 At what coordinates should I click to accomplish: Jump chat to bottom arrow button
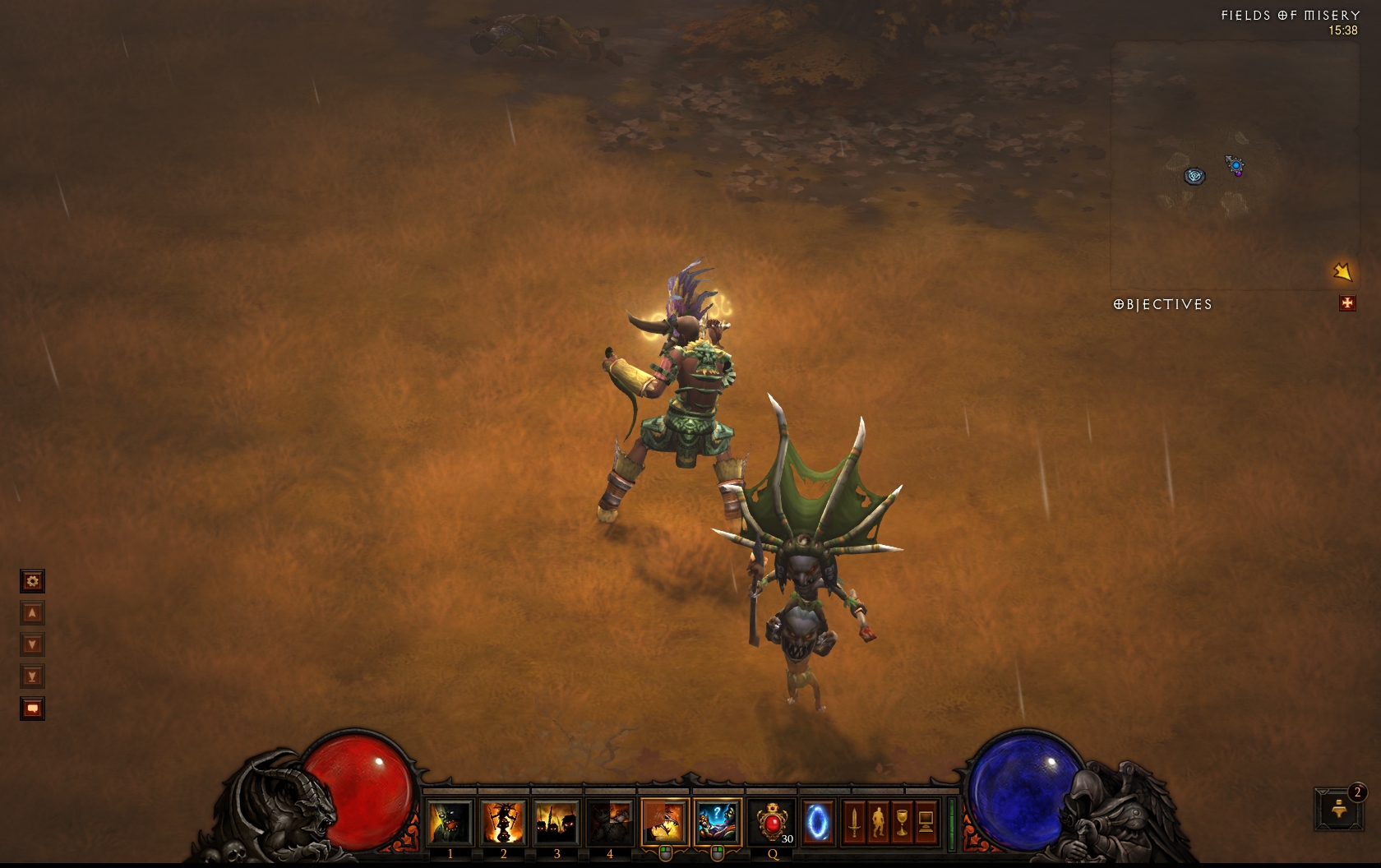(32, 677)
